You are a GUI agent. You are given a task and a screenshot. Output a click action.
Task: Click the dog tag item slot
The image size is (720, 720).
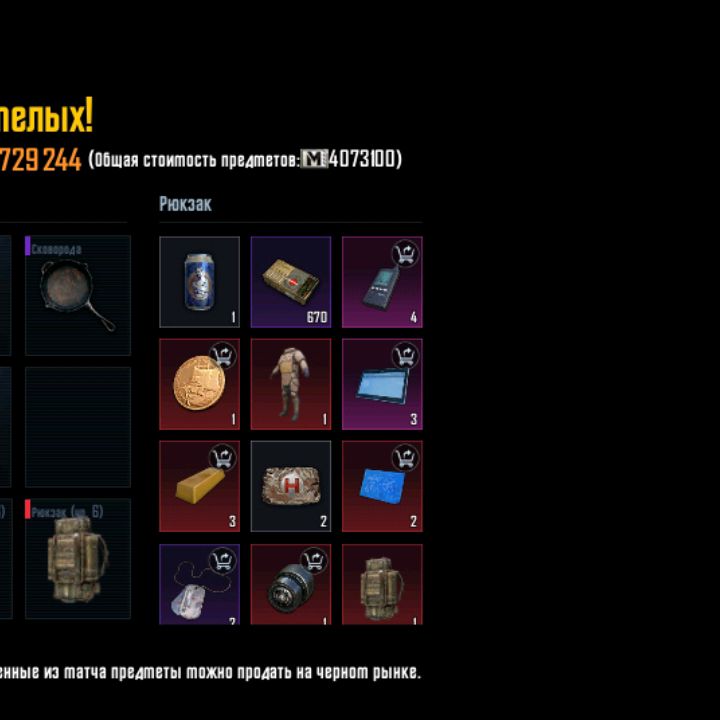pos(200,585)
